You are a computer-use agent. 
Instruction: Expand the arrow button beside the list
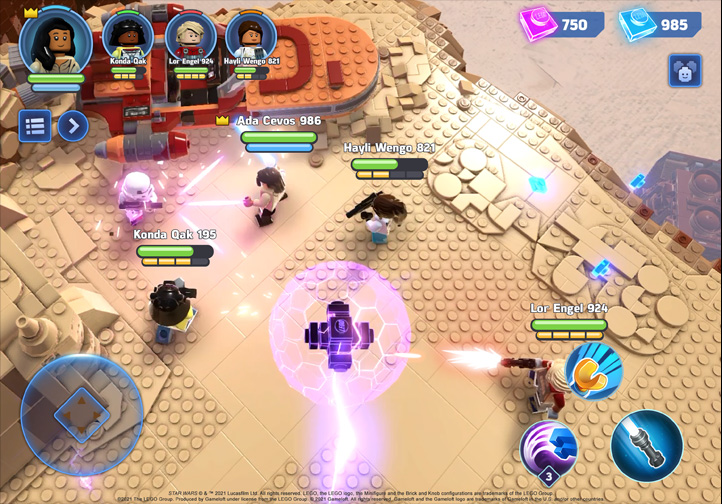click(x=72, y=126)
